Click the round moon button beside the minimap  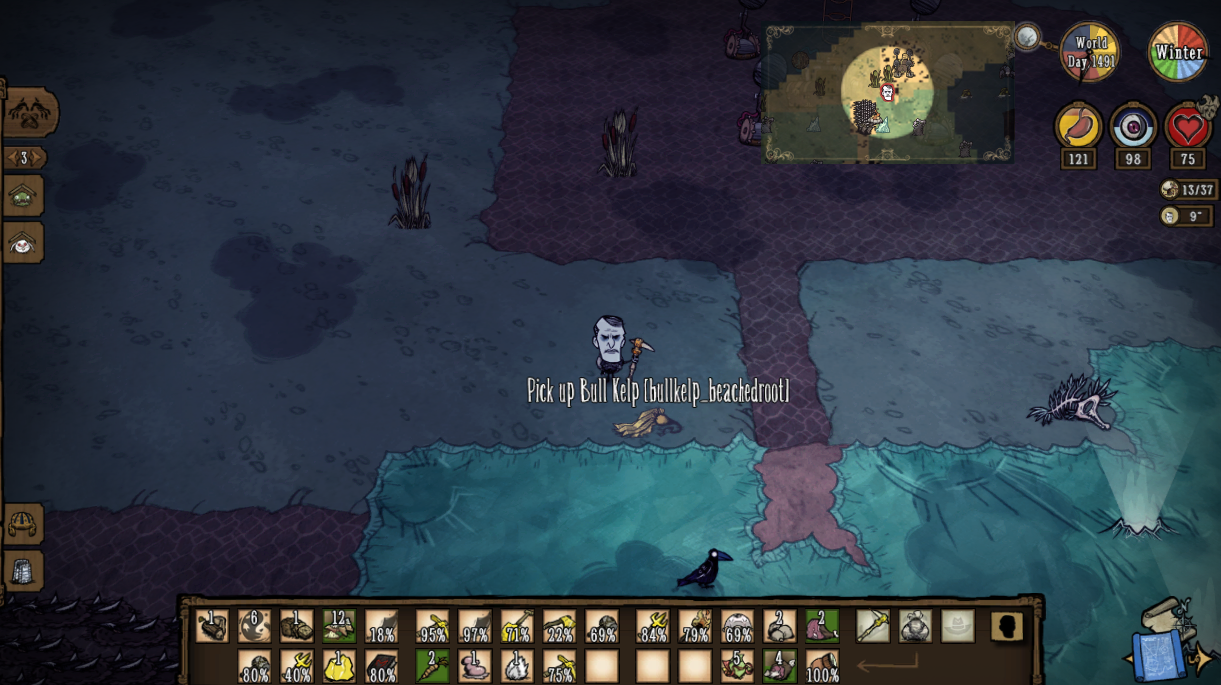[1027, 38]
